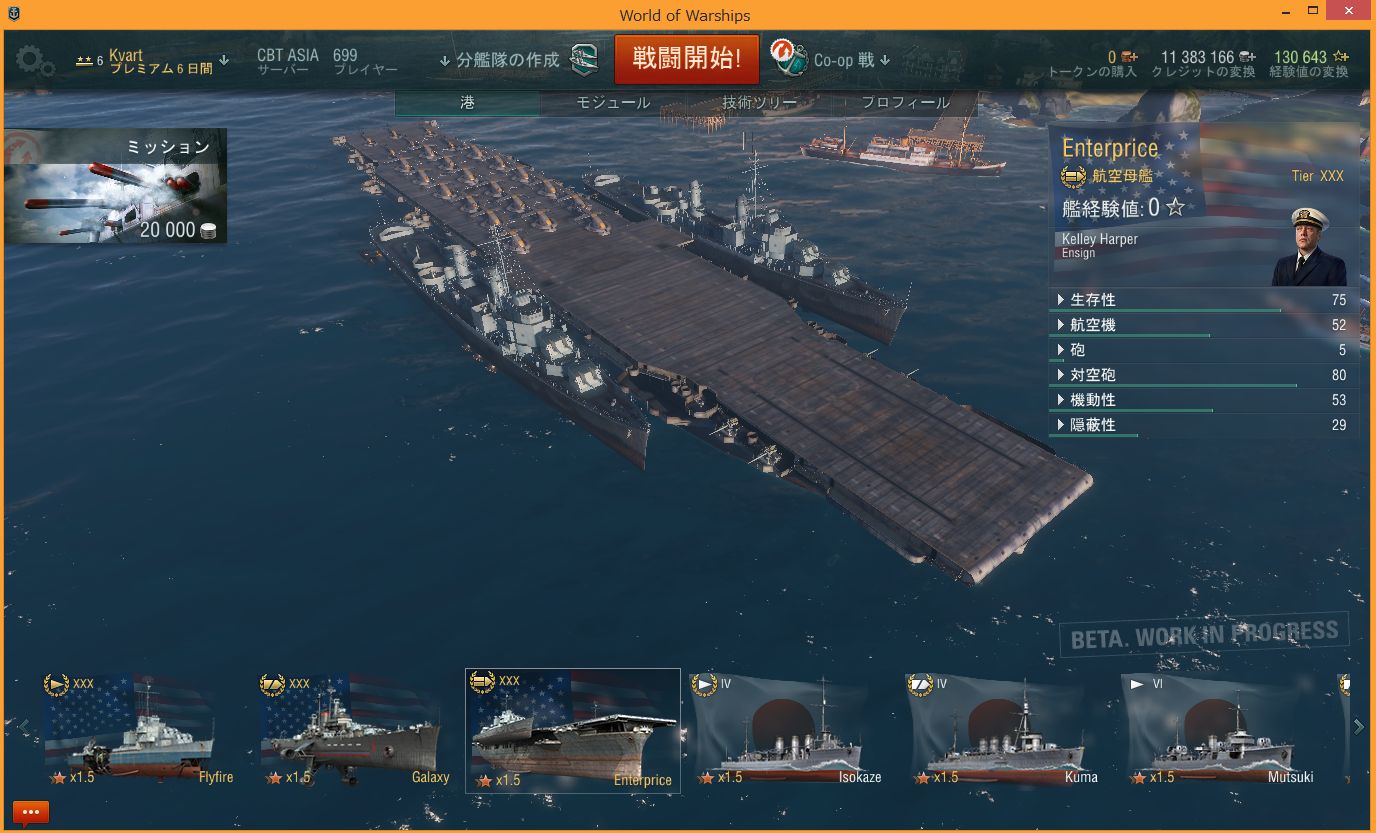This screenshot has height=833, width=1376.
Task: Close the World of Warships window
Action: (x=1351, y=11)
